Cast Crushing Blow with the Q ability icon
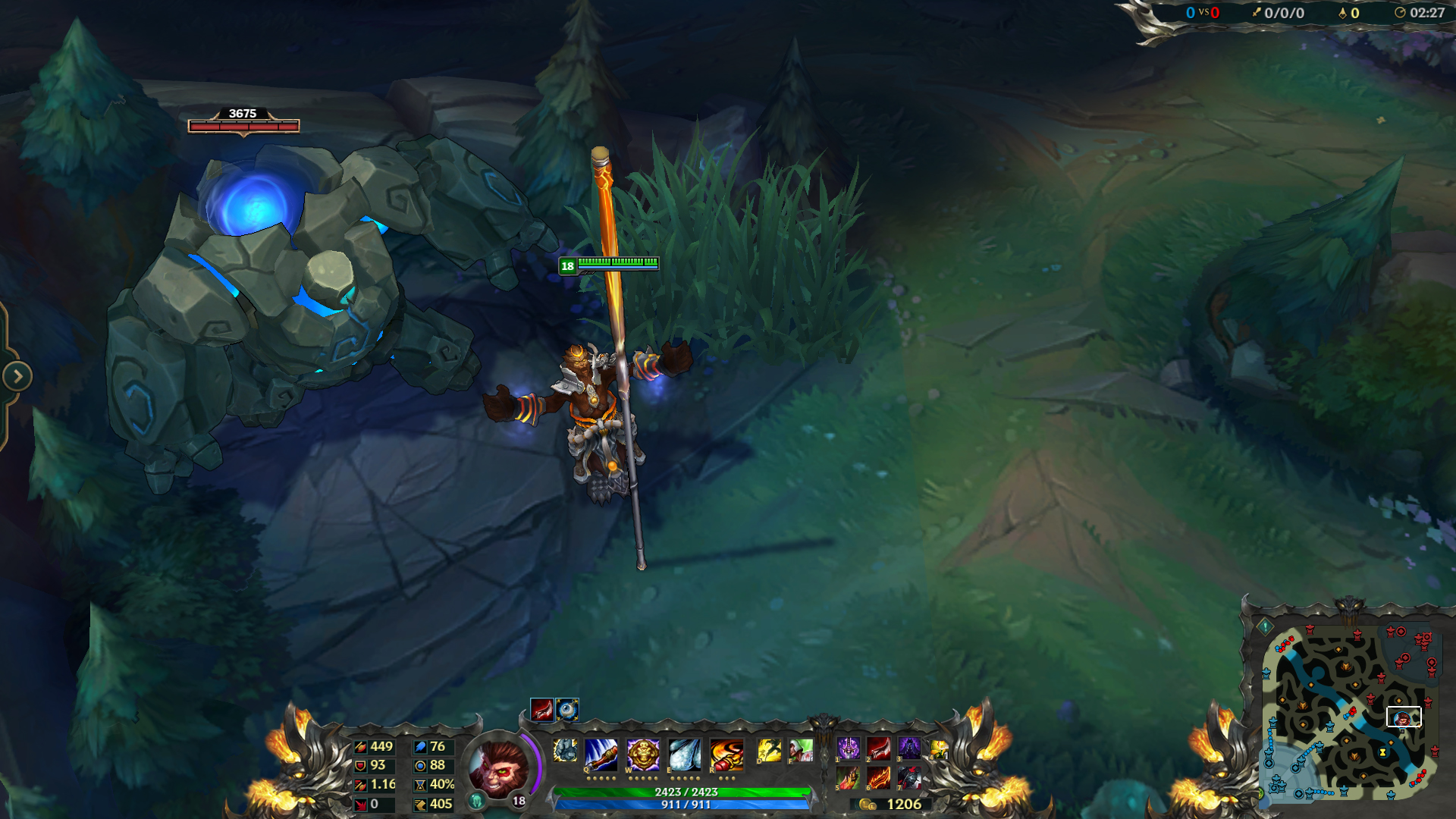The width and height of the screenshot is (1456, 819). tap(601, 754)
